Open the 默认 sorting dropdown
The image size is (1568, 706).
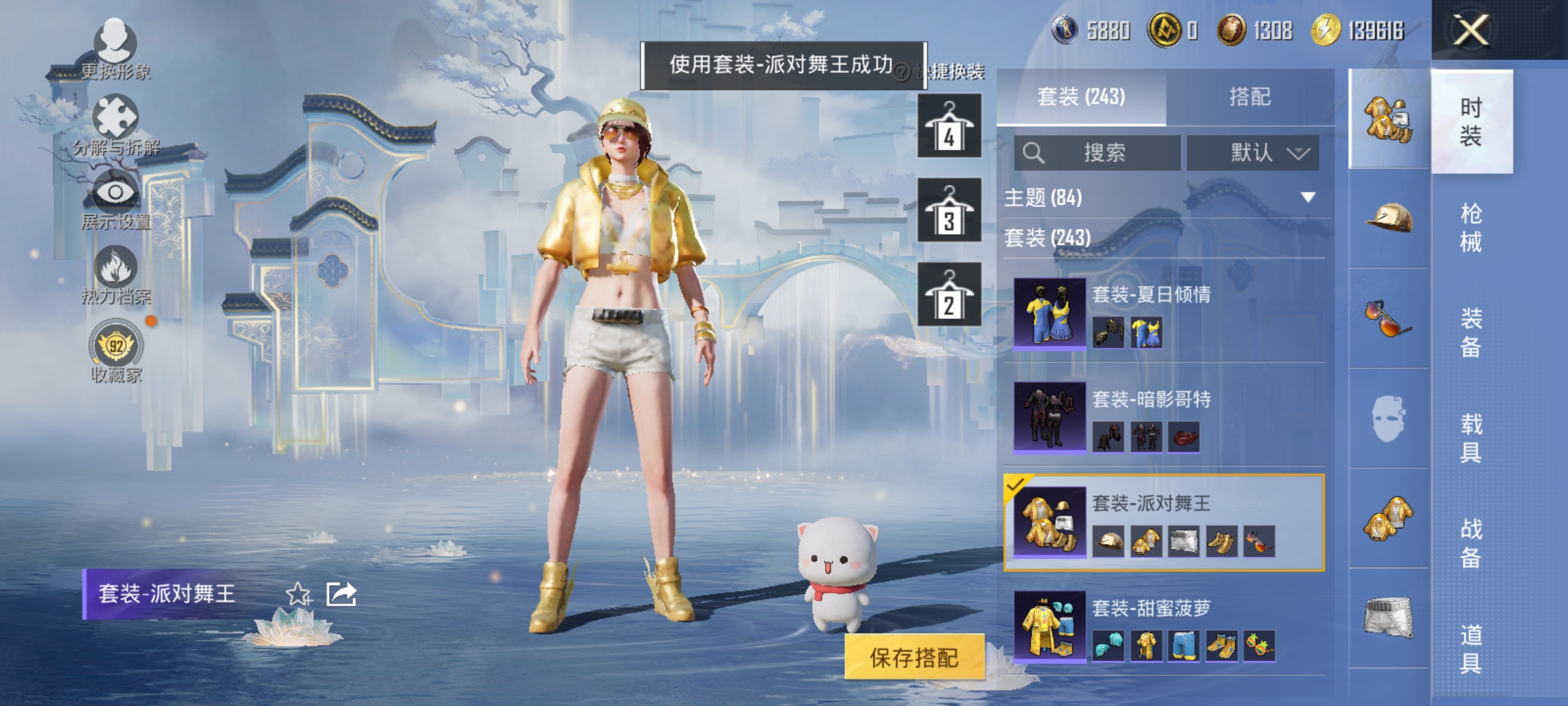pos(1254,152)
